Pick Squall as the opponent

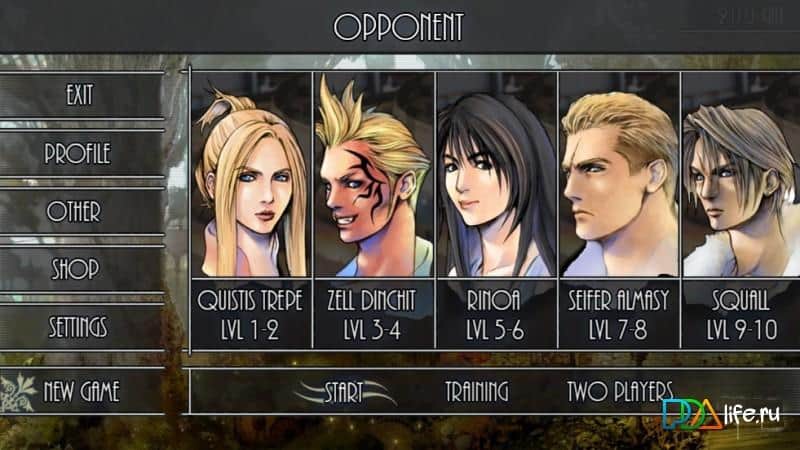(x=740, y=210)
